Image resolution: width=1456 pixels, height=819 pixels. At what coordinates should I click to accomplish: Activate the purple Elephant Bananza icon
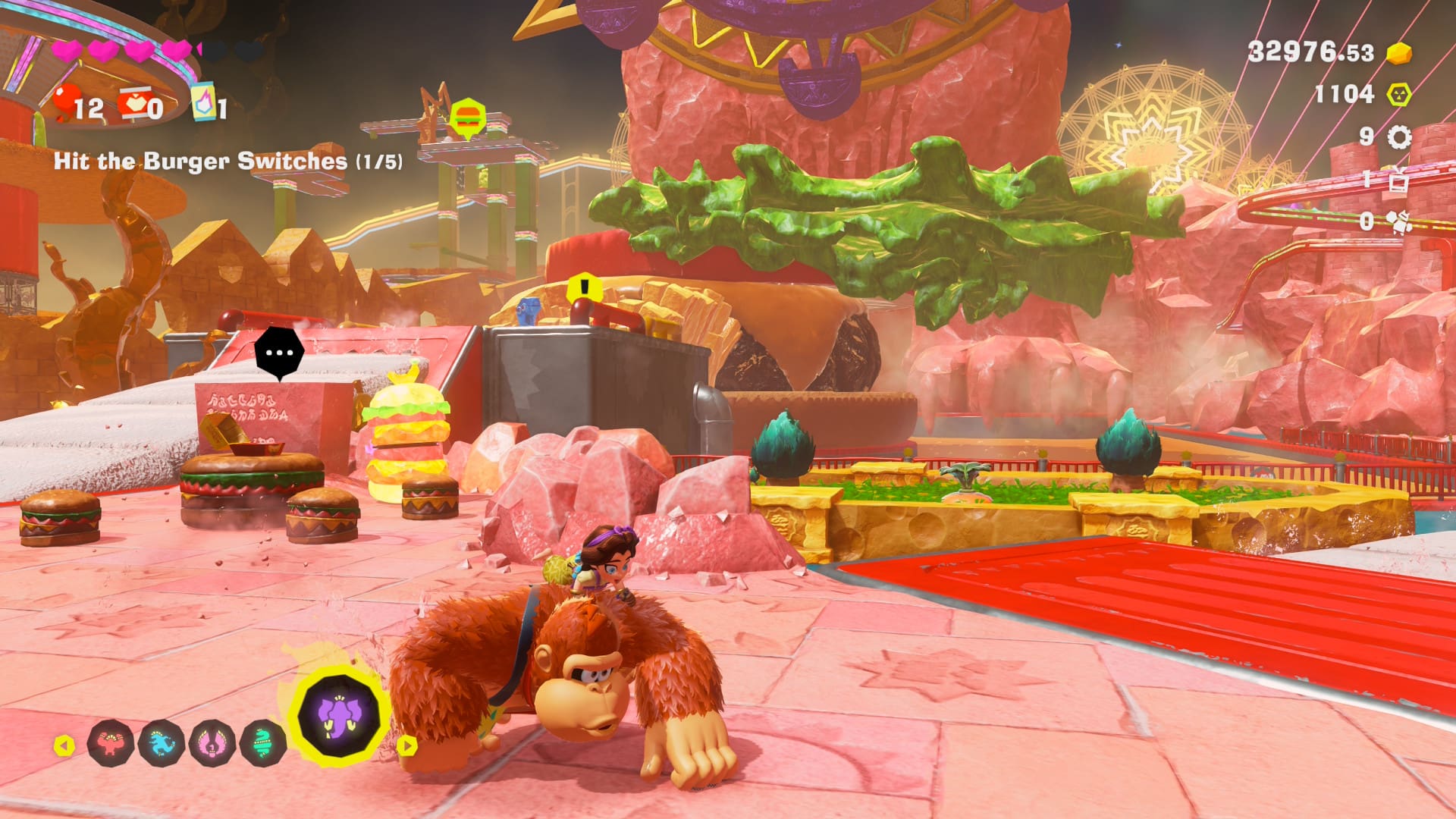[340, 716]
